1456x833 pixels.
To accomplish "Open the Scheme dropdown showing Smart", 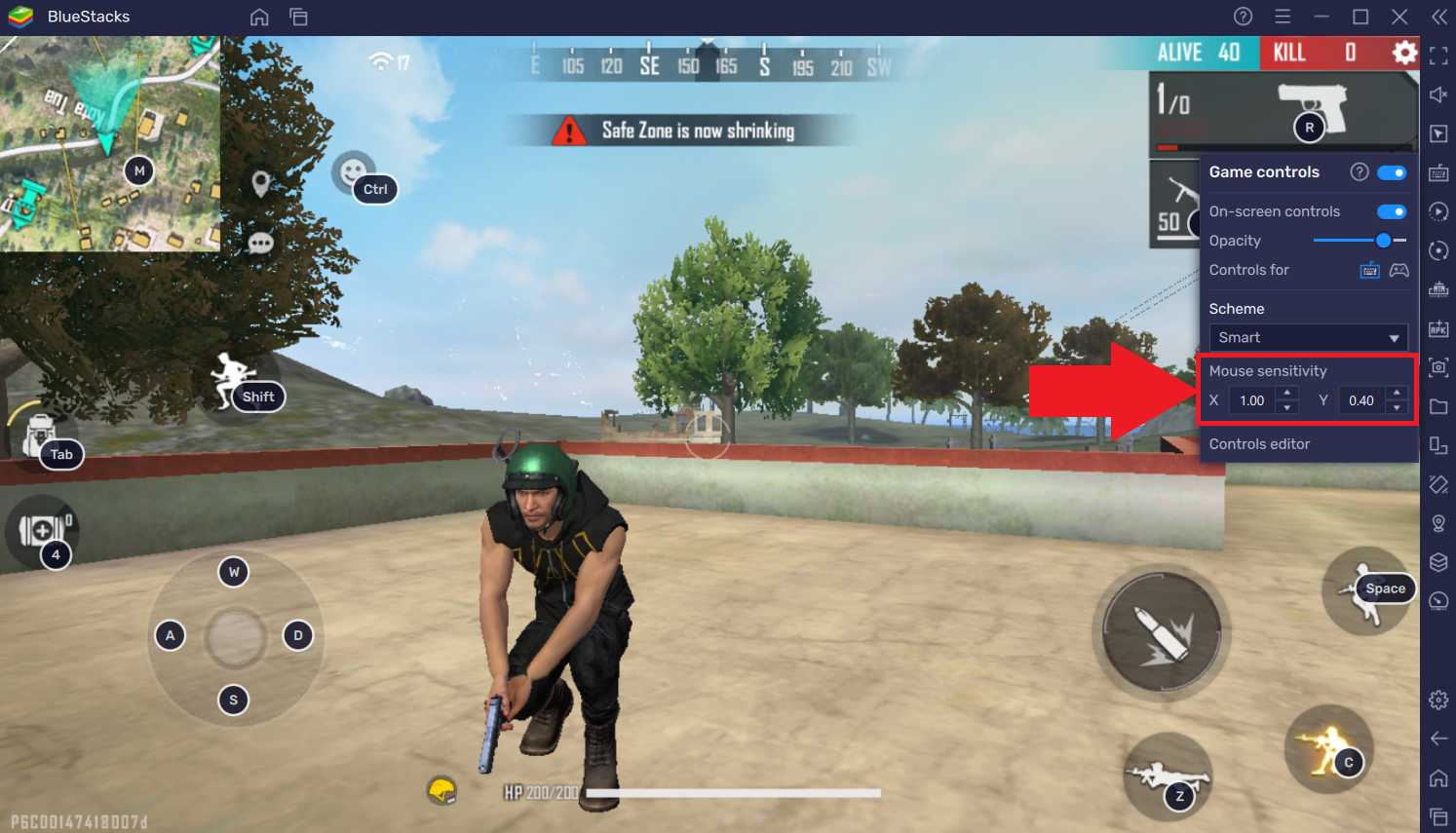I will pyautogui.click(x=1307, y=337).
